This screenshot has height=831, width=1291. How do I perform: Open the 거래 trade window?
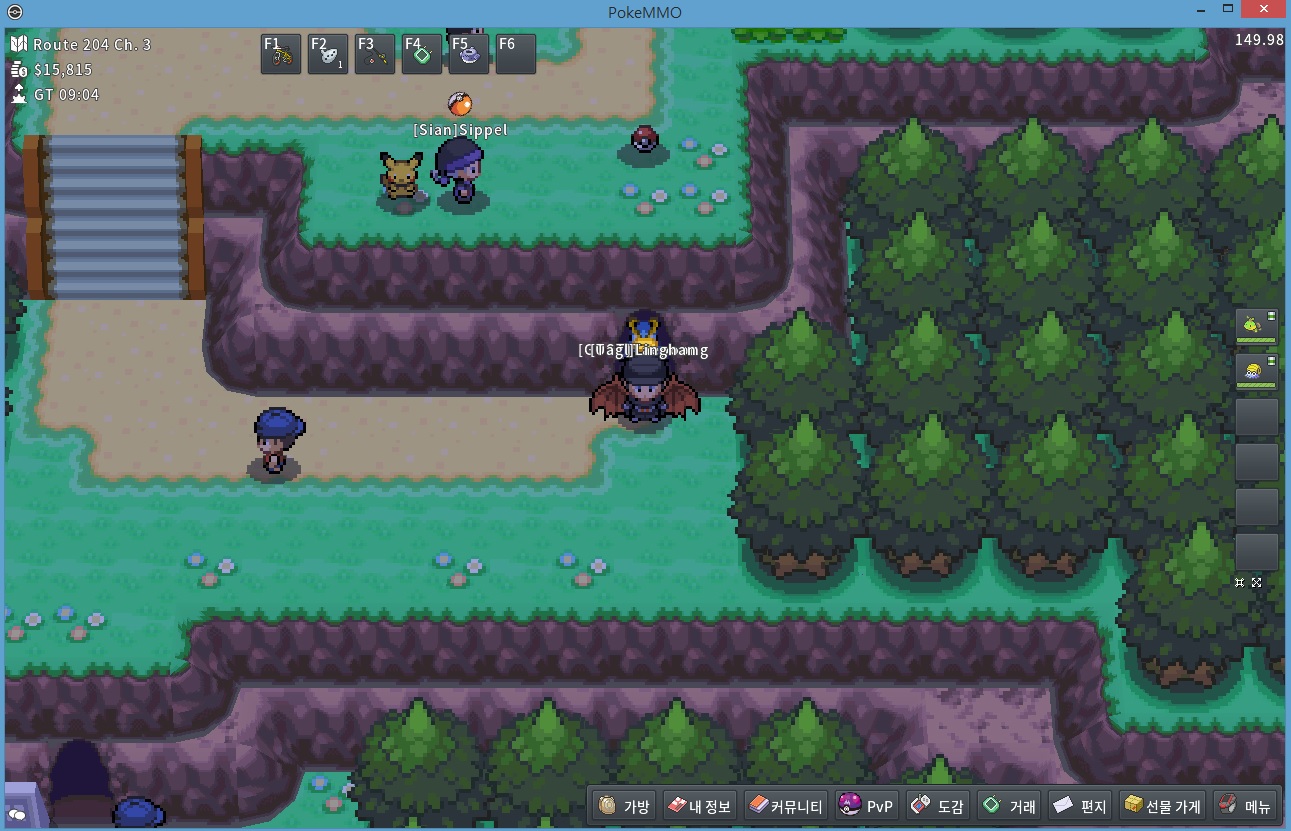pyautogui.click(x=1010, y=806)
